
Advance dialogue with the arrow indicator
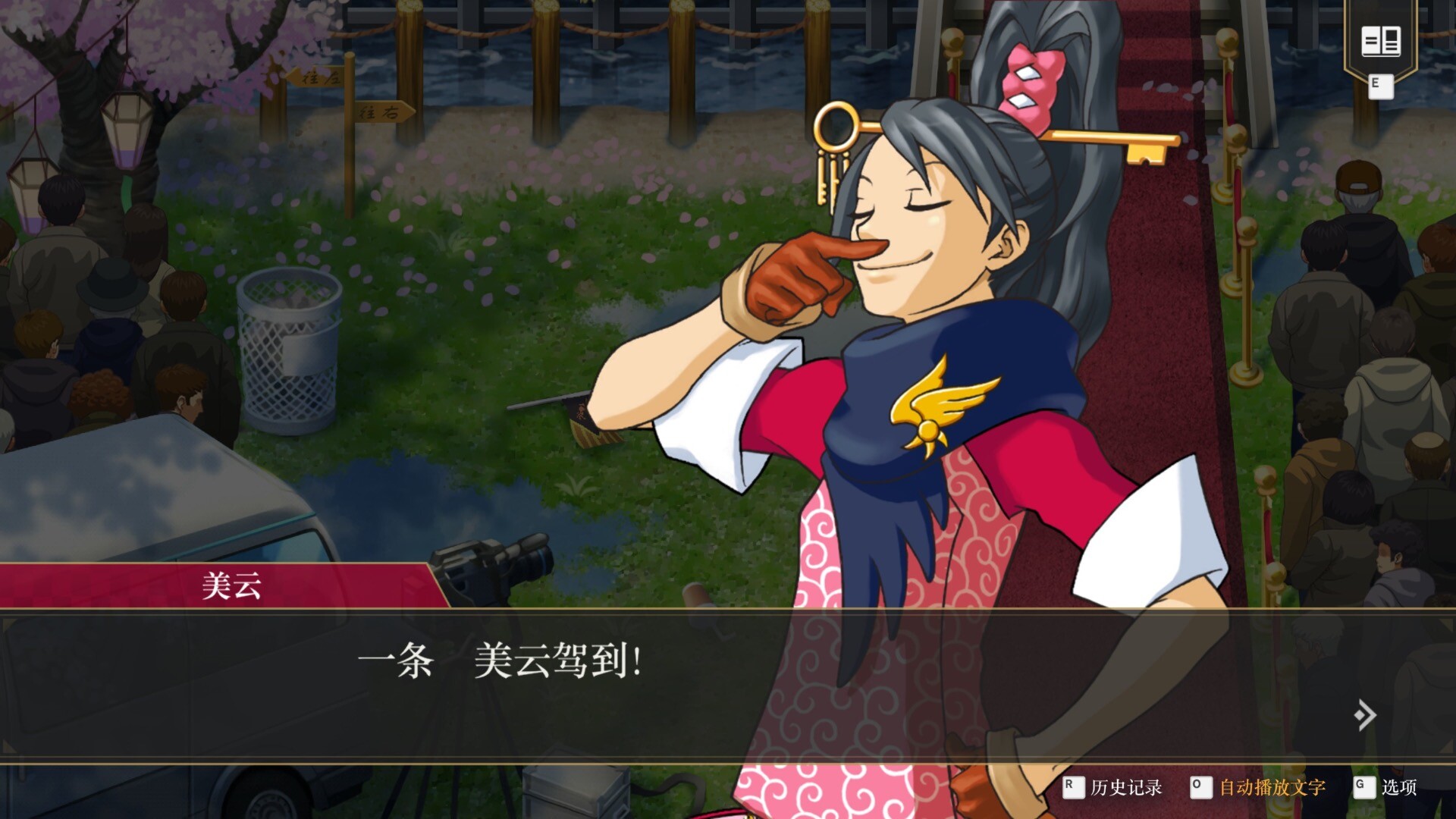[1365, 714]
